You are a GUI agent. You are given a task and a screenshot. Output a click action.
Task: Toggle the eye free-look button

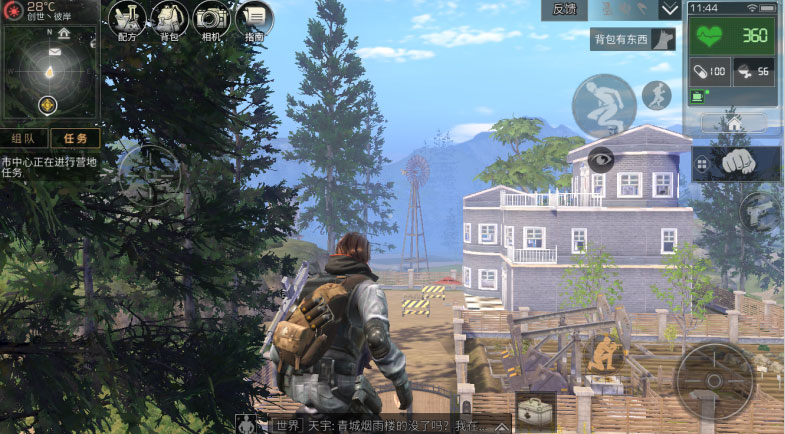click(600, 159)
